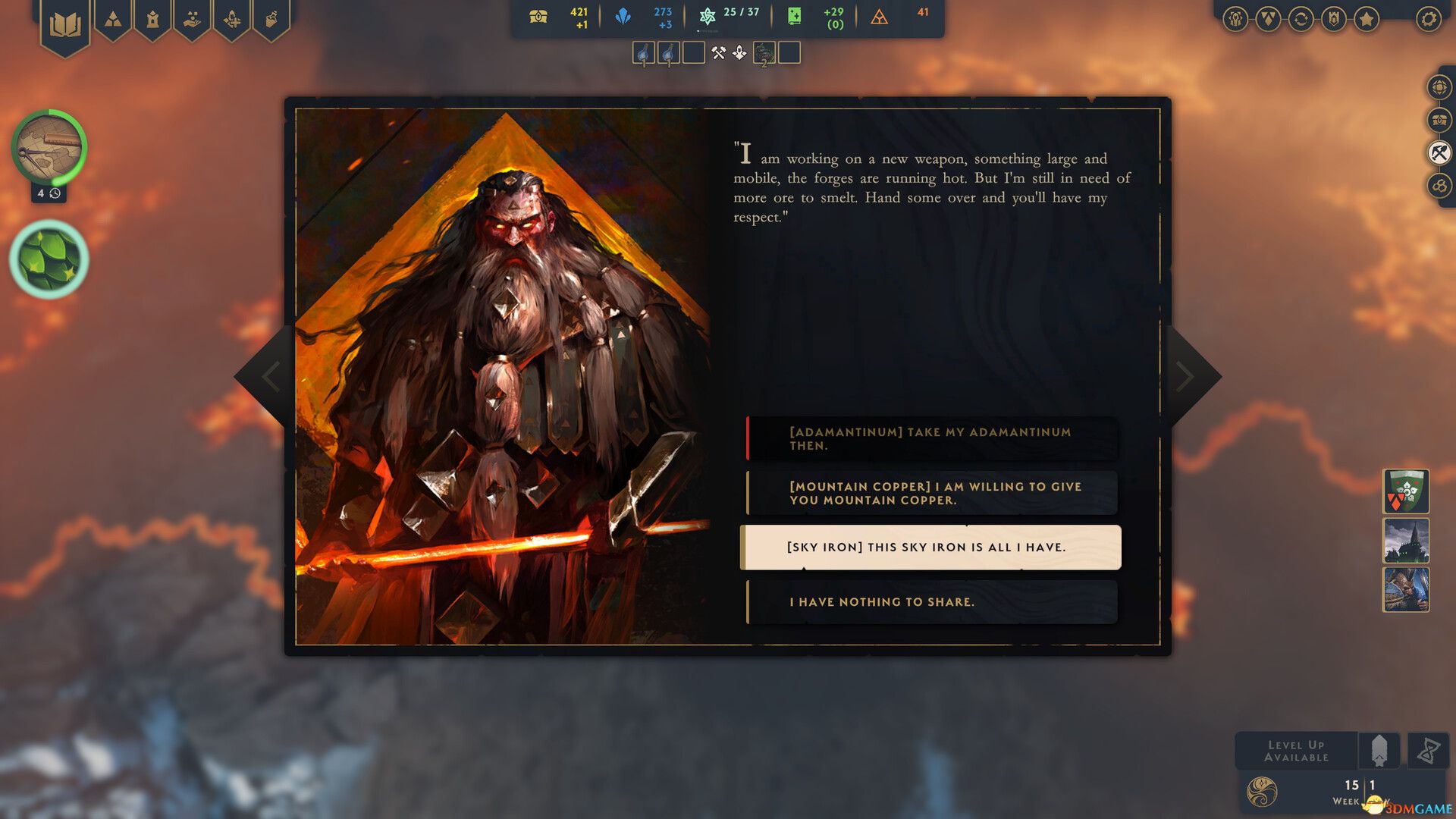This screenshot has width=1456, height=819.
Task: Open the journal book banner tab top-left
Action: (x=67, y=23)
